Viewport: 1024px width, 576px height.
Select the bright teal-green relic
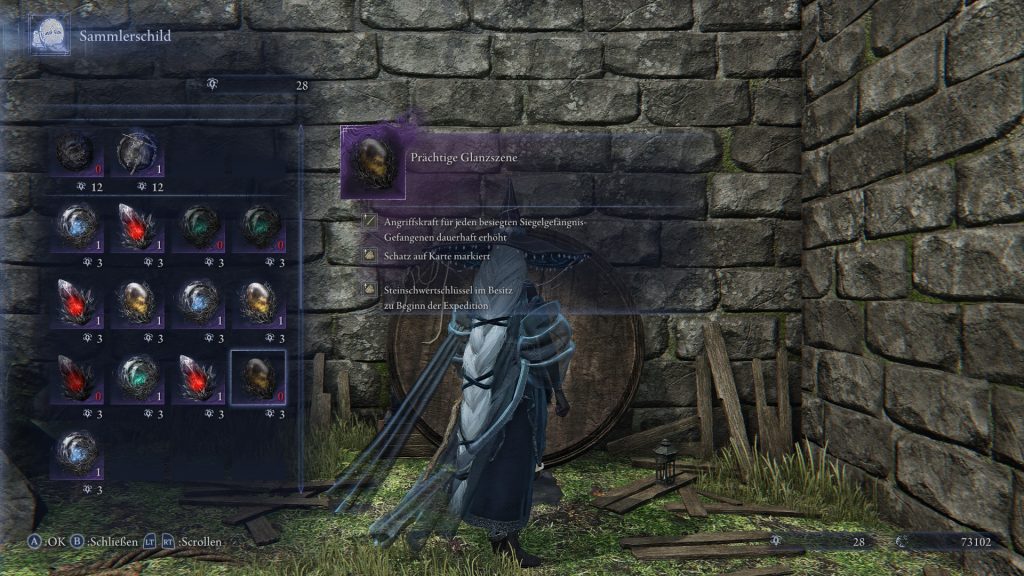tap(136, 377)
